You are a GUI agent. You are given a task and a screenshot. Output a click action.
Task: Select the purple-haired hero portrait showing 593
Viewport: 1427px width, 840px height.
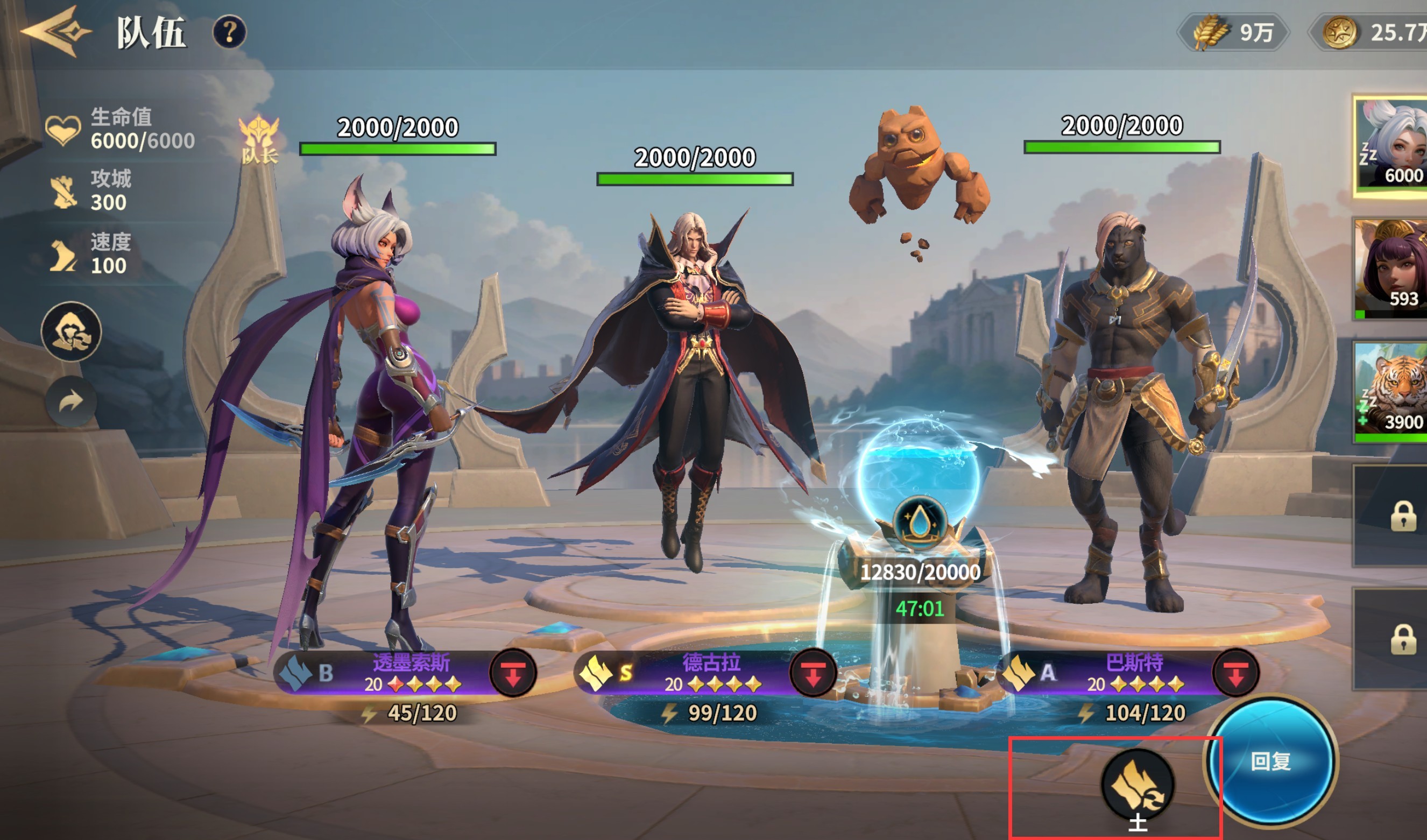[x=1390, y=269]
